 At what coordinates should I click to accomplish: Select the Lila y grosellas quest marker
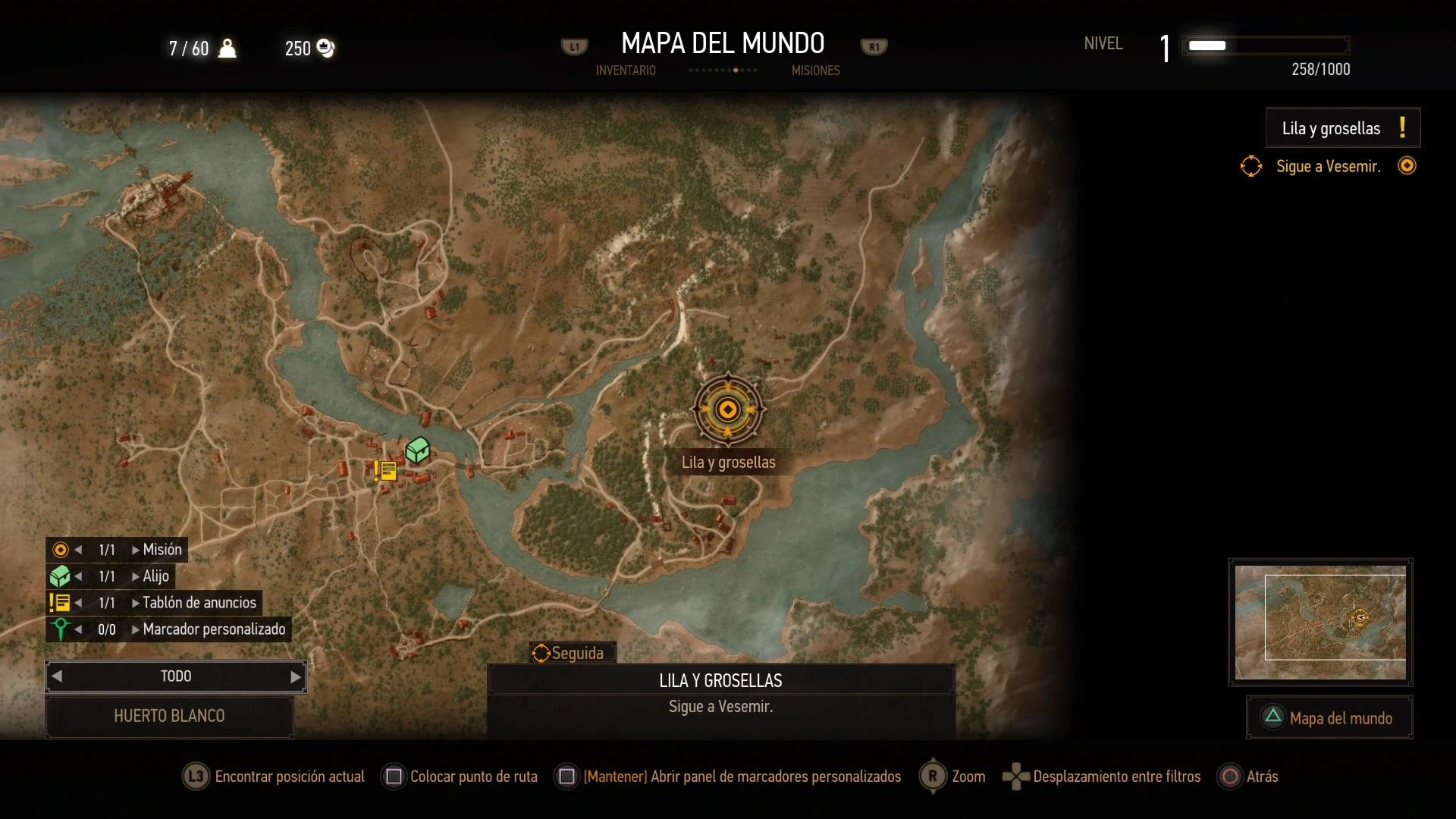[x=728, y=409]
